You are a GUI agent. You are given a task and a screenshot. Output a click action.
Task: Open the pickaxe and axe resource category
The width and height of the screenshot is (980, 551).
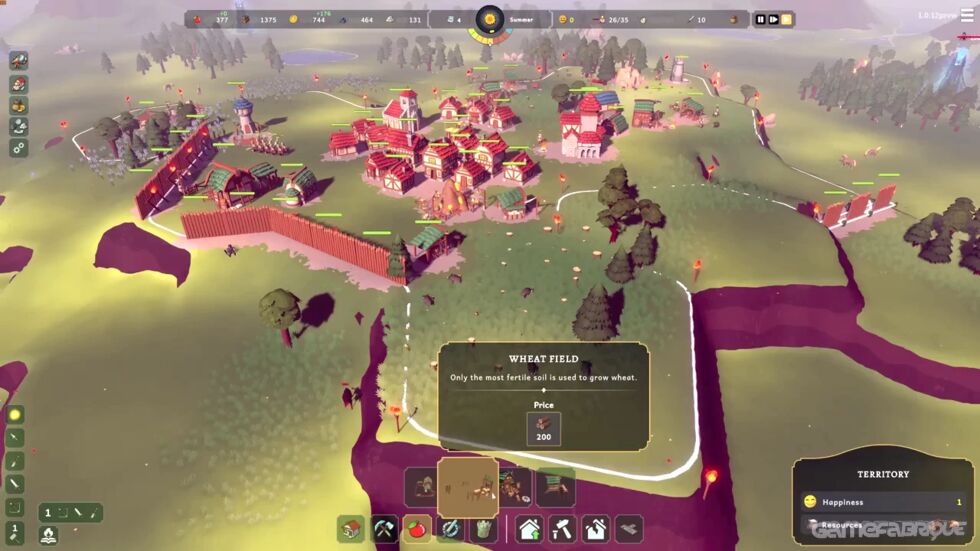coord(385,528)
